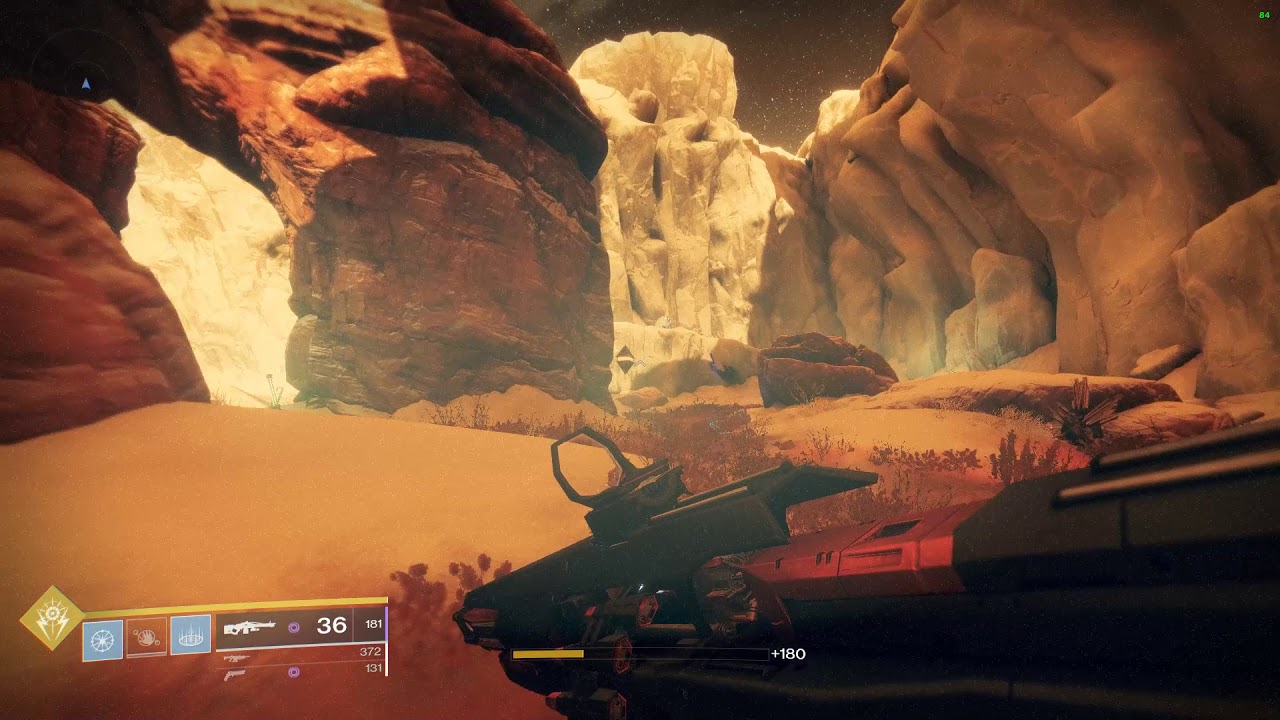Viewport: 1280px width, 720px height.
Task: Activate the golden diamond super ability icon
Action: point(50,617)
